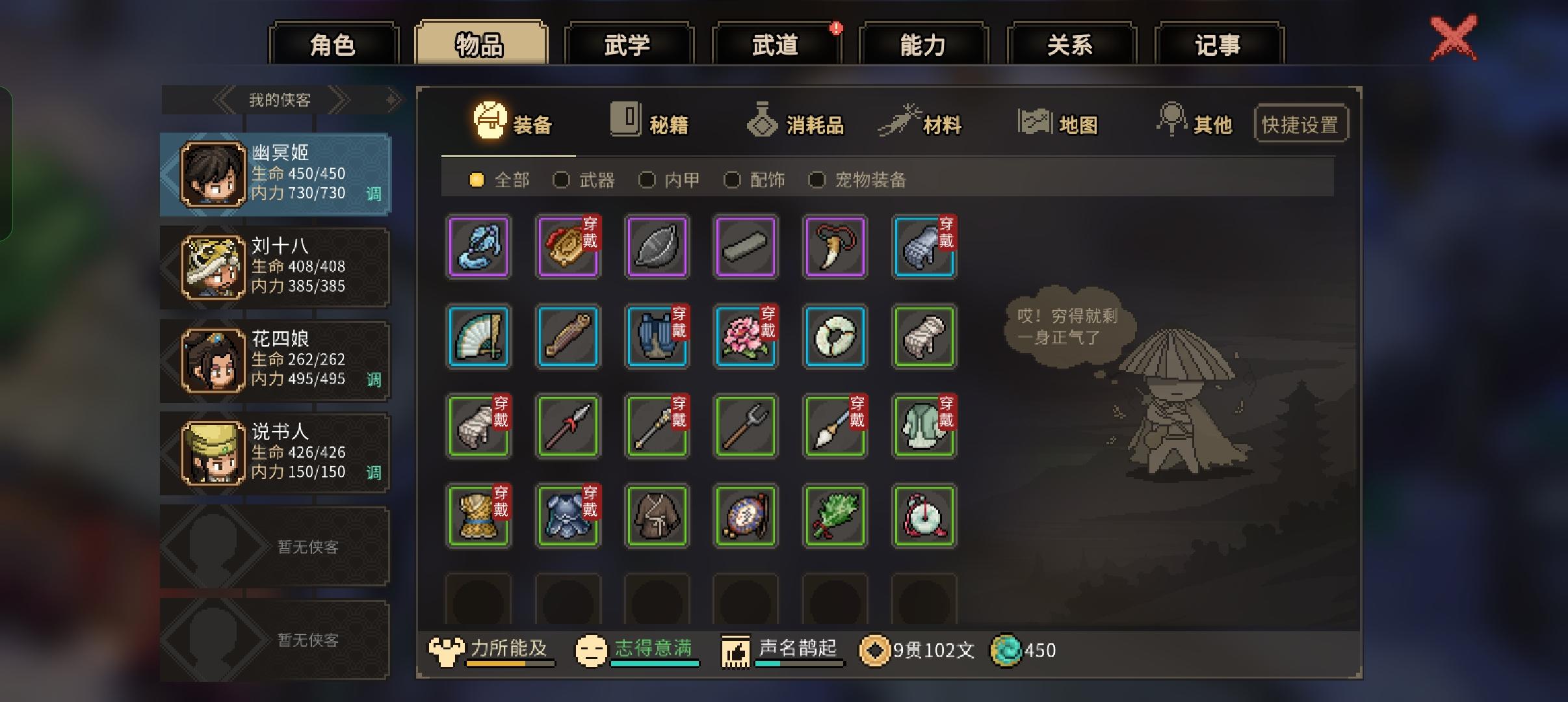The width and height of the screenshot is (1568, 702).
Task: Enable the 配饰 accessories filter
Action: [734, 180]
